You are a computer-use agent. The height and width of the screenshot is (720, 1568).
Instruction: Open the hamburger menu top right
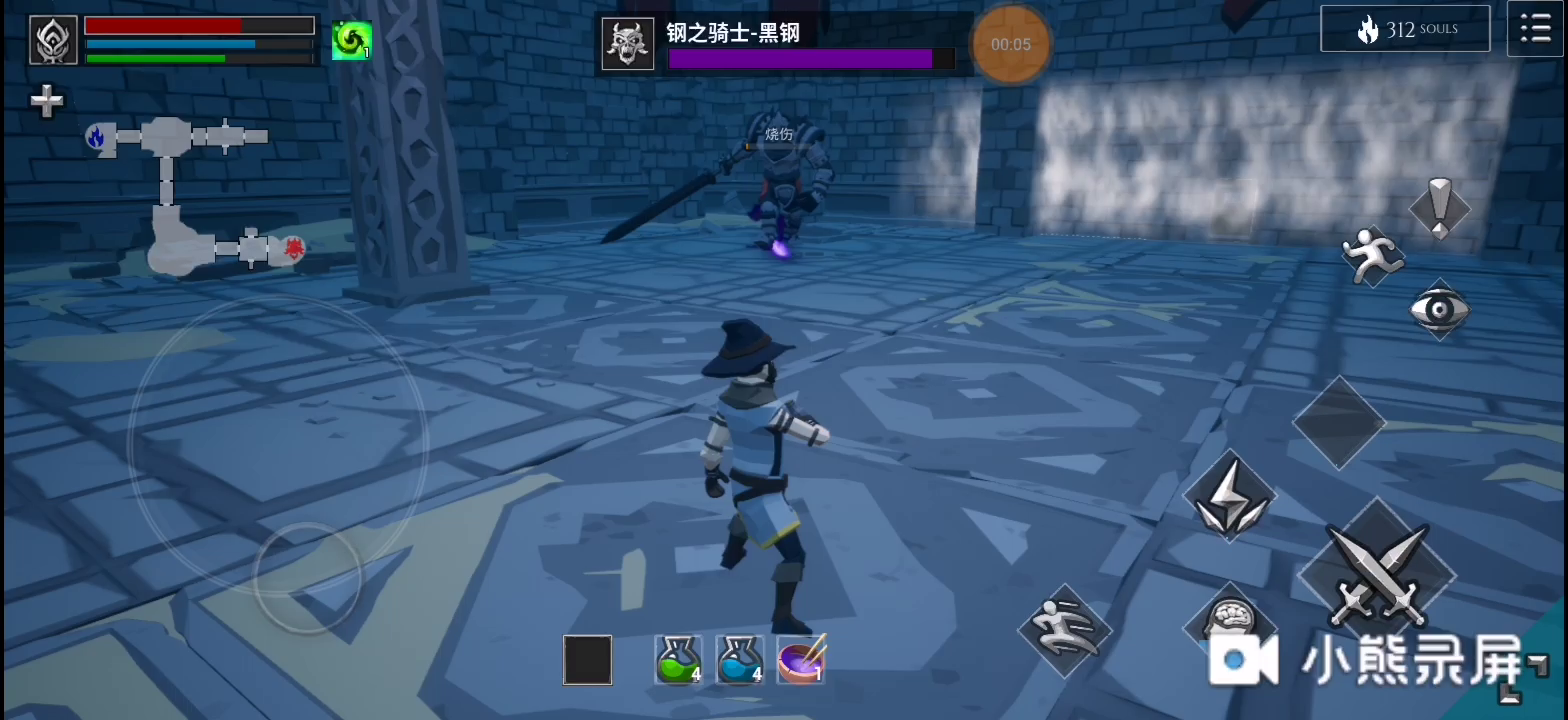point(1535,27)
